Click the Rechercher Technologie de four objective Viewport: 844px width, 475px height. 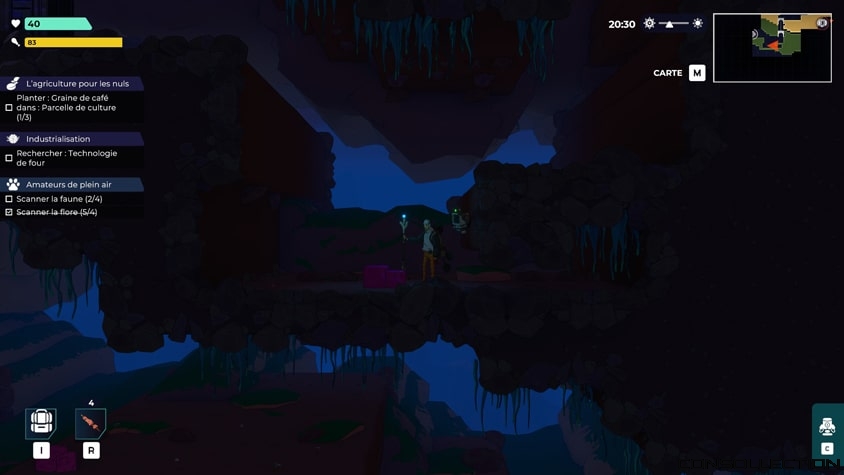66,158
